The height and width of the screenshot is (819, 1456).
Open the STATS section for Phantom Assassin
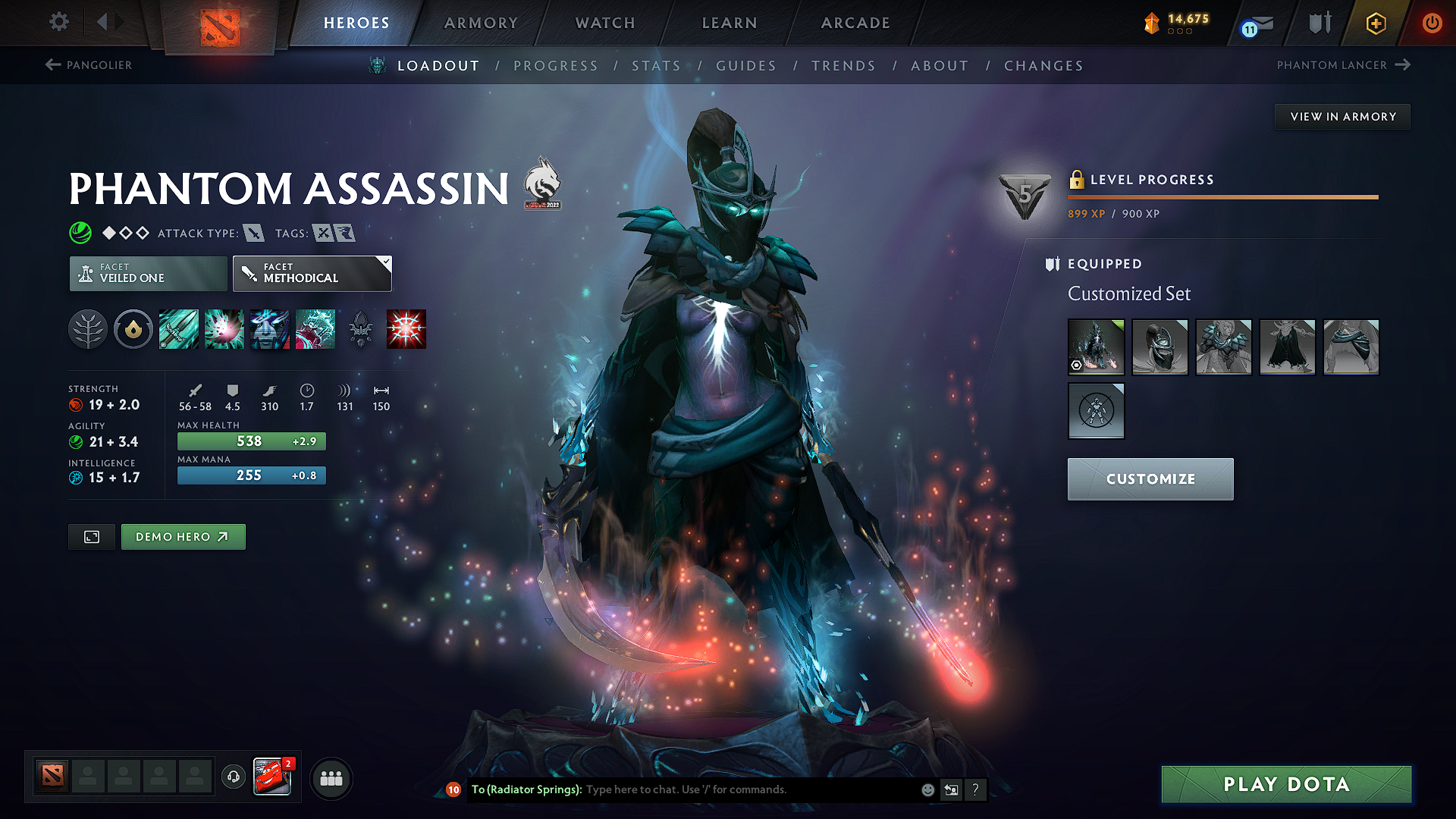(656, 66)
